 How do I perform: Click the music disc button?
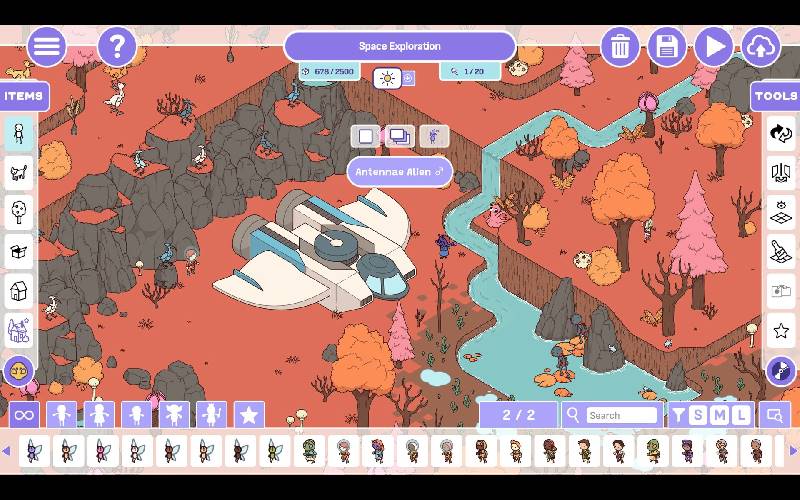coord(781,372)
